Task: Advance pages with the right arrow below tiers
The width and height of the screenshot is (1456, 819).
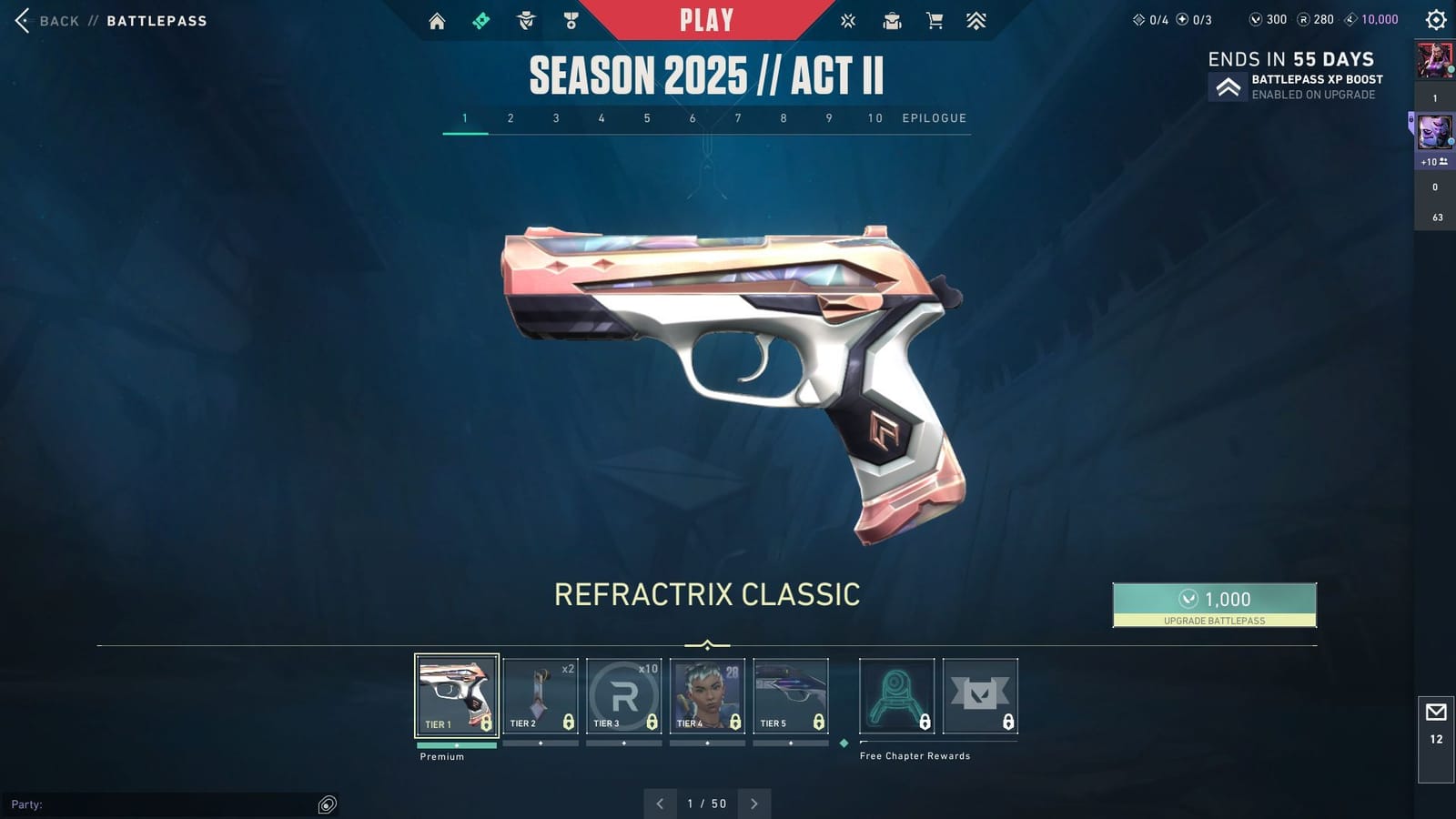Action: click(754, 804)
